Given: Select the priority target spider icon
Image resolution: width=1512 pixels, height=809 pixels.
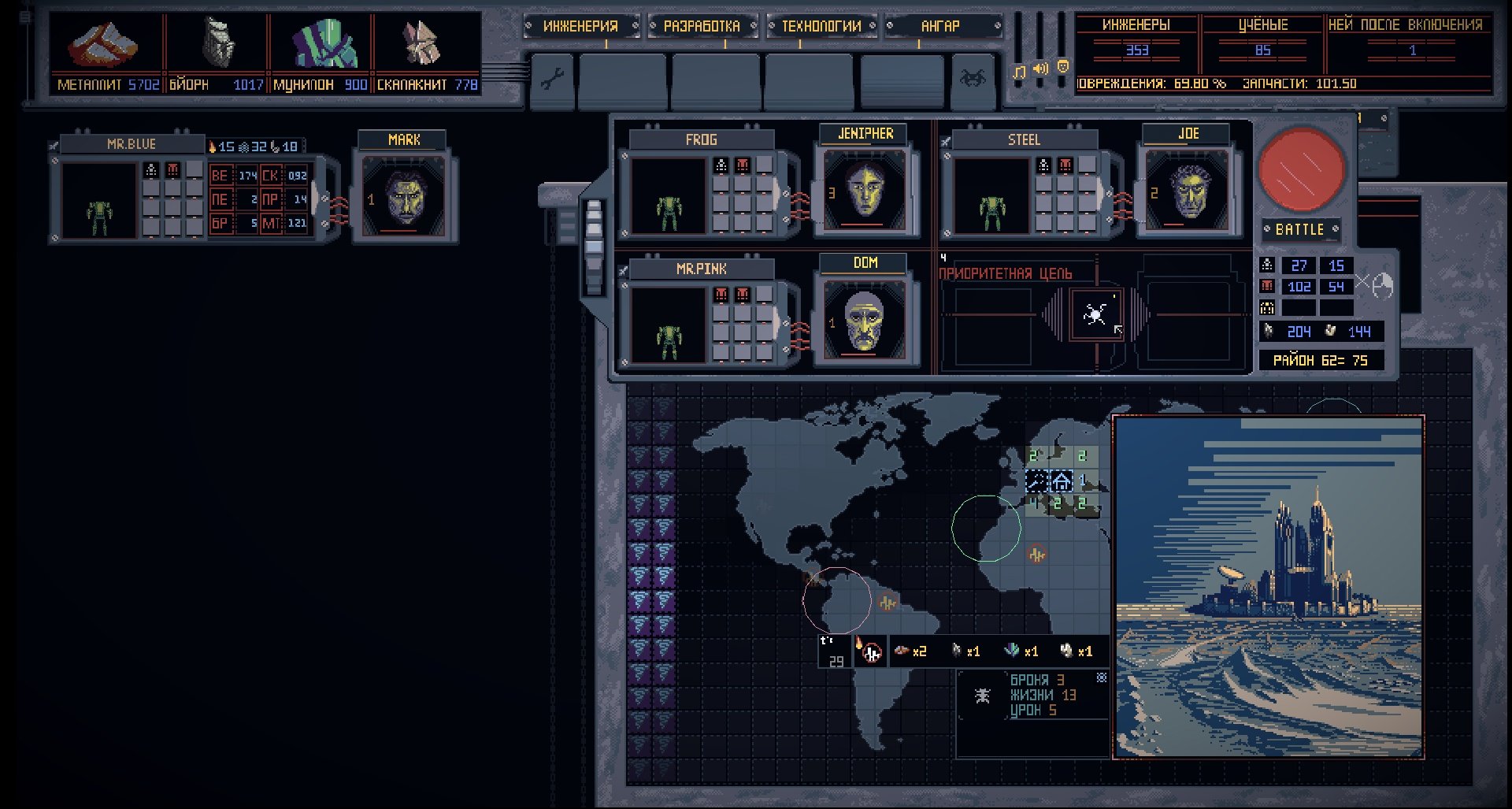Looking at the screenshot, I should [x=1095, y=315].
